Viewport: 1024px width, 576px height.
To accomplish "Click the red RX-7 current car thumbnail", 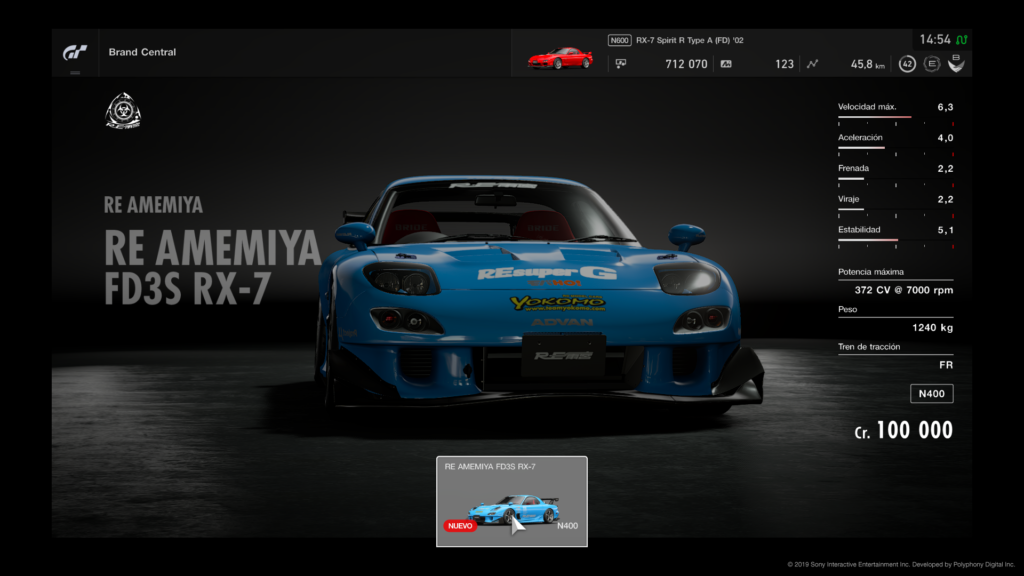I will (x=560, y=58).
